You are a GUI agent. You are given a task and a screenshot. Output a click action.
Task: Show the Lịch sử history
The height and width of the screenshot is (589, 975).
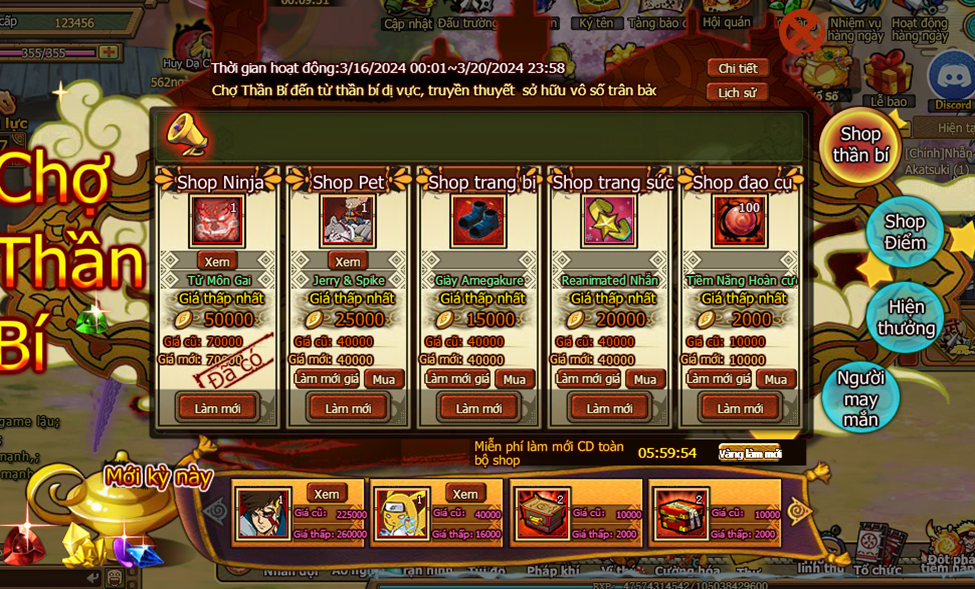[737, 92]
